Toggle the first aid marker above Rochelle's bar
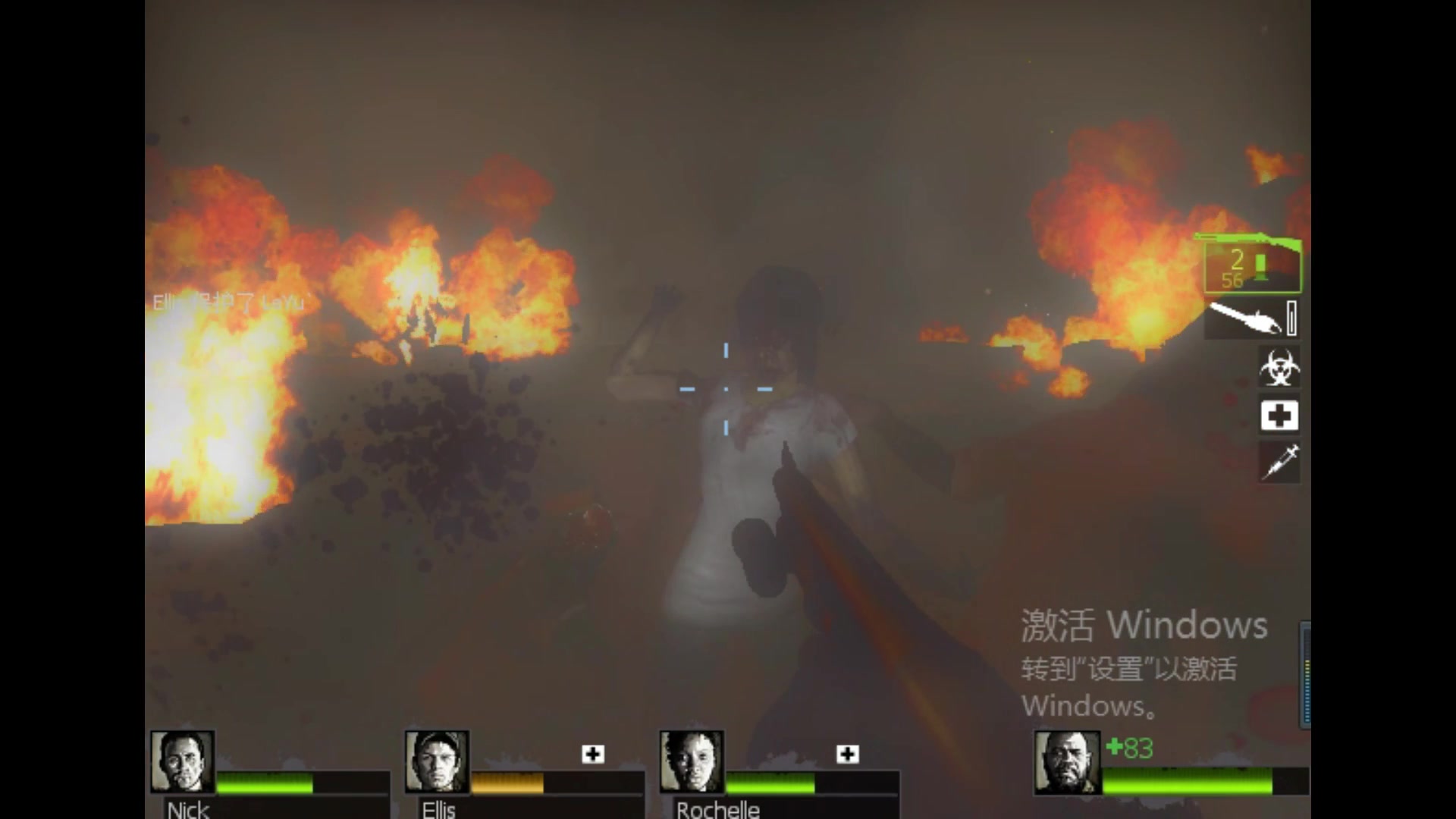 pyautogui.click(x=847, y=754)
